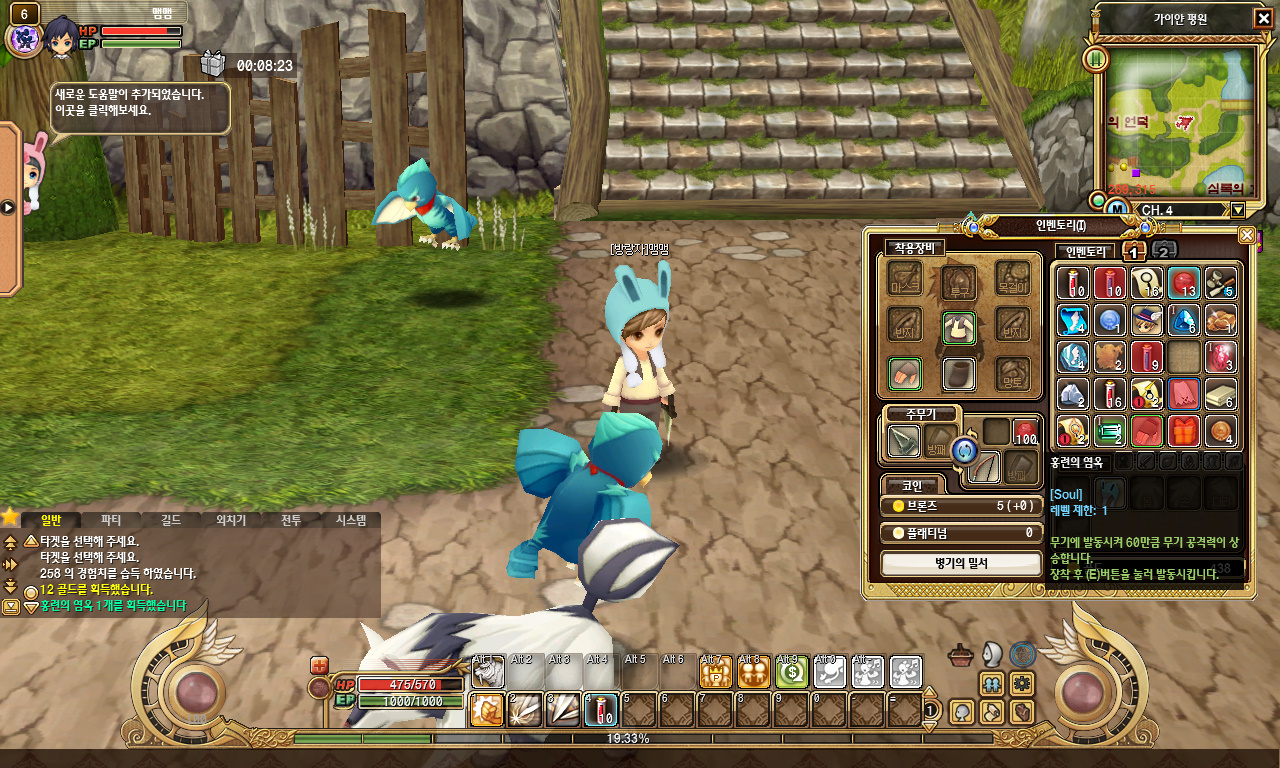
Task: Open the 시스템 chat tab
Action: [x=350, y=520]
